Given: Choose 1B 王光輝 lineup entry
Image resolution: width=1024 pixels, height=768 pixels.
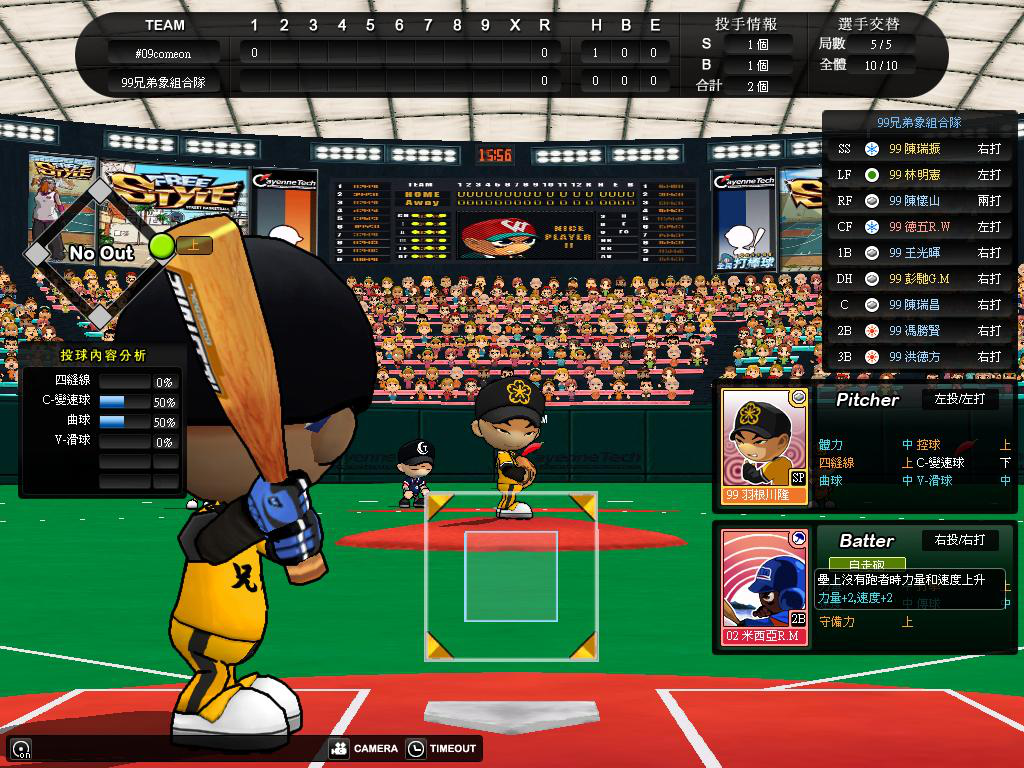Looking at the screenshot, I should 919,253.
